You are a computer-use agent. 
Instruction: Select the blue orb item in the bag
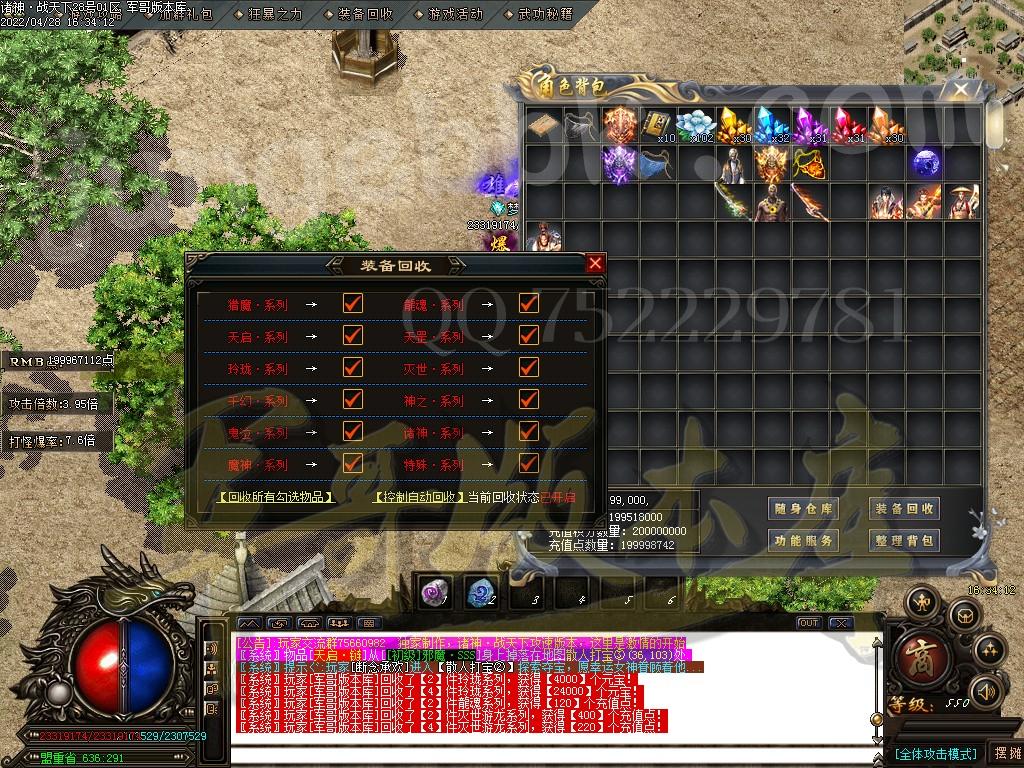(925, 163)
